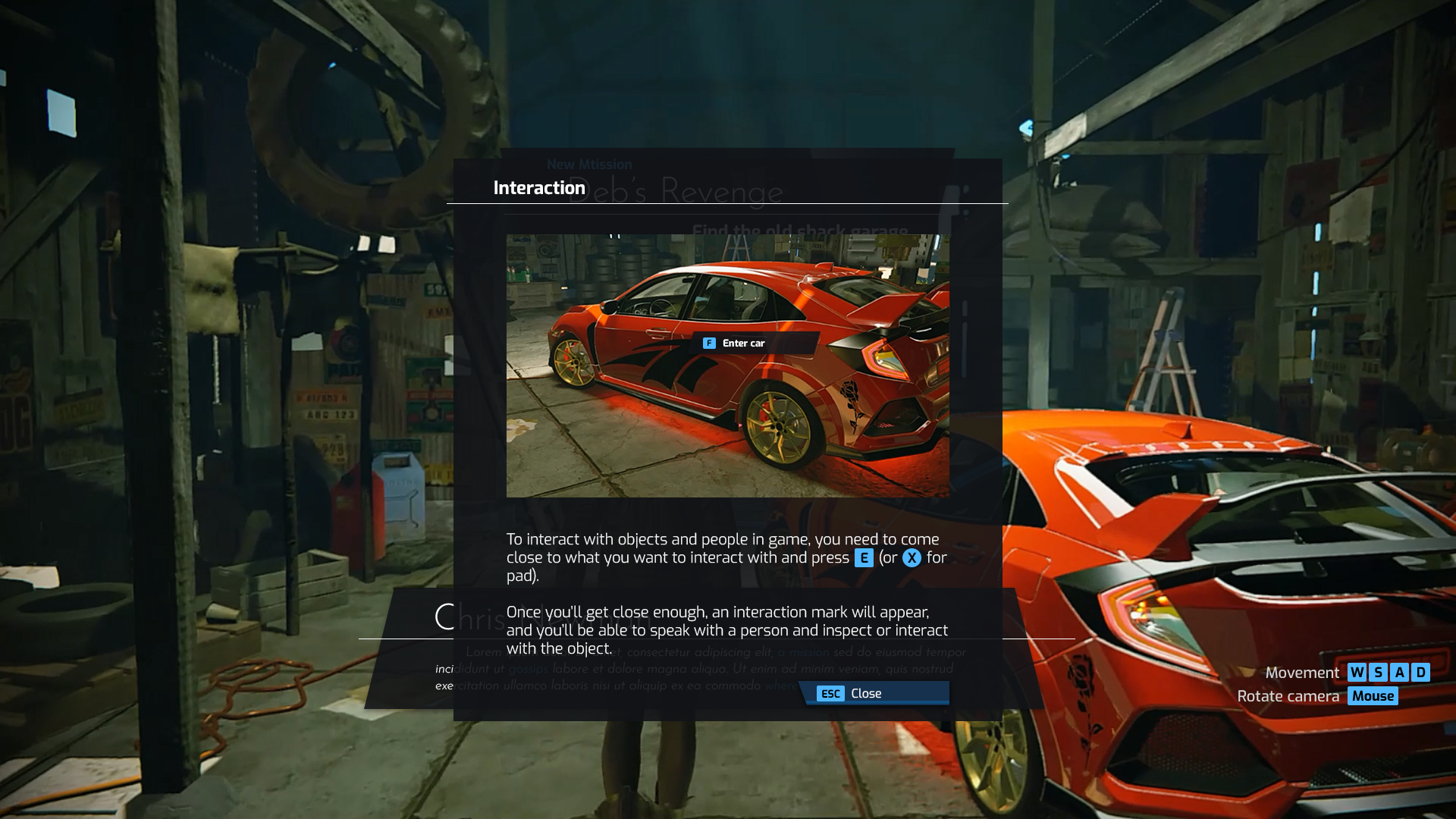Click the Mouse rotate camera binding
1456x819 pixels.
1373,695
